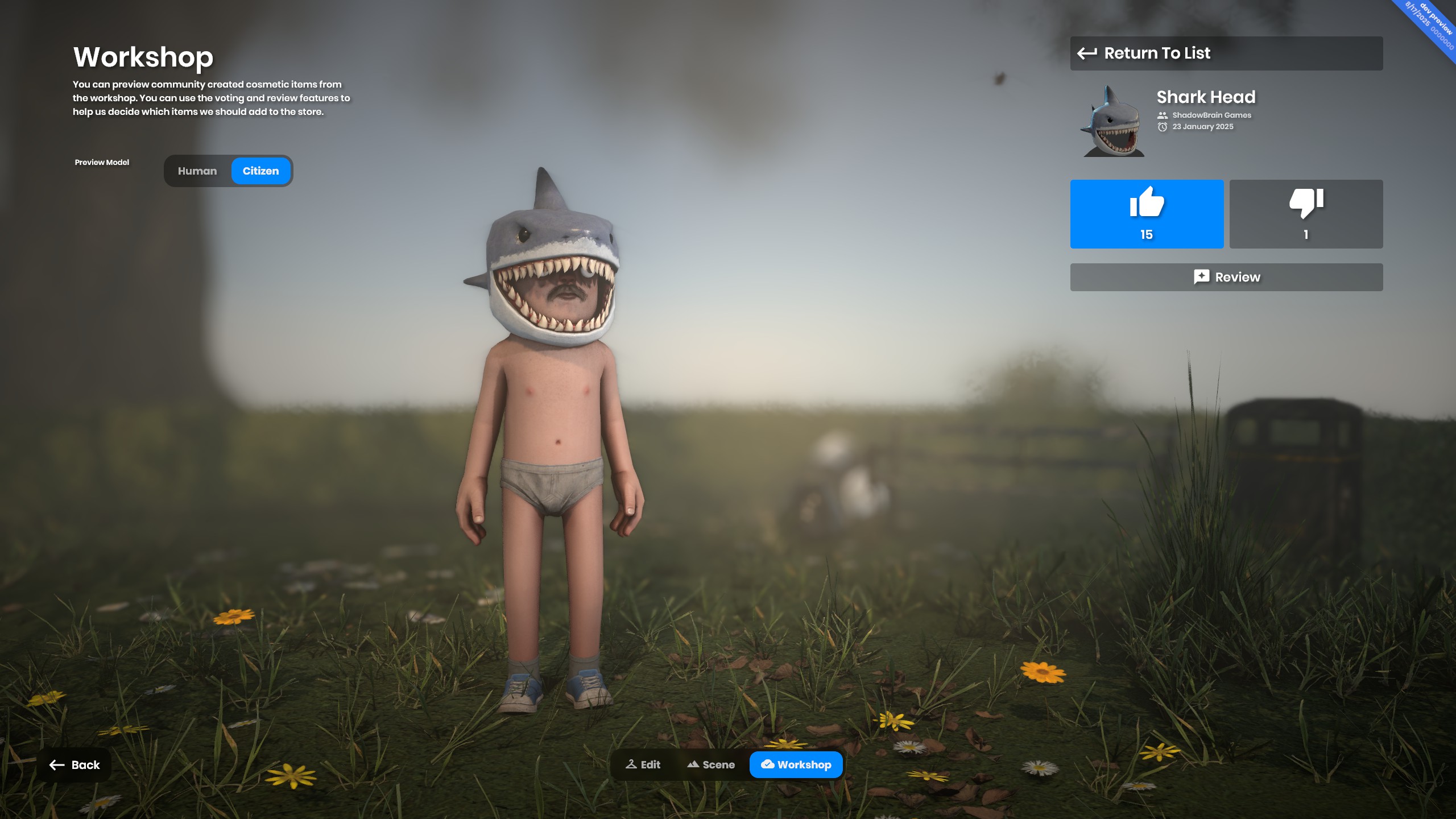Downvote the Shark Head item

pyautogui.click(x=1305, y=214)
